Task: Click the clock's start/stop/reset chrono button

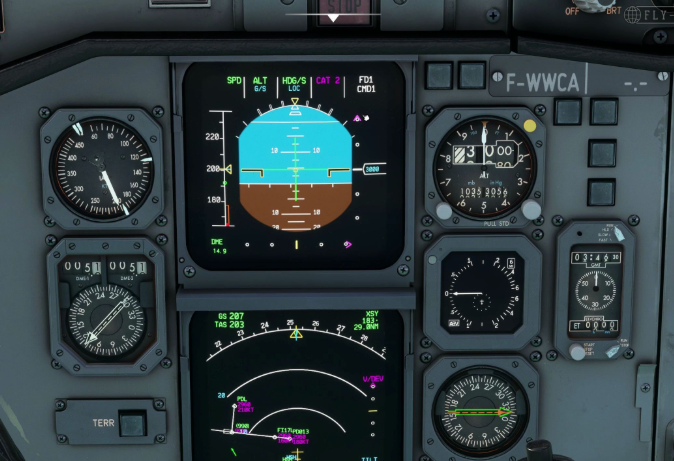Action: tap(577, 350)
